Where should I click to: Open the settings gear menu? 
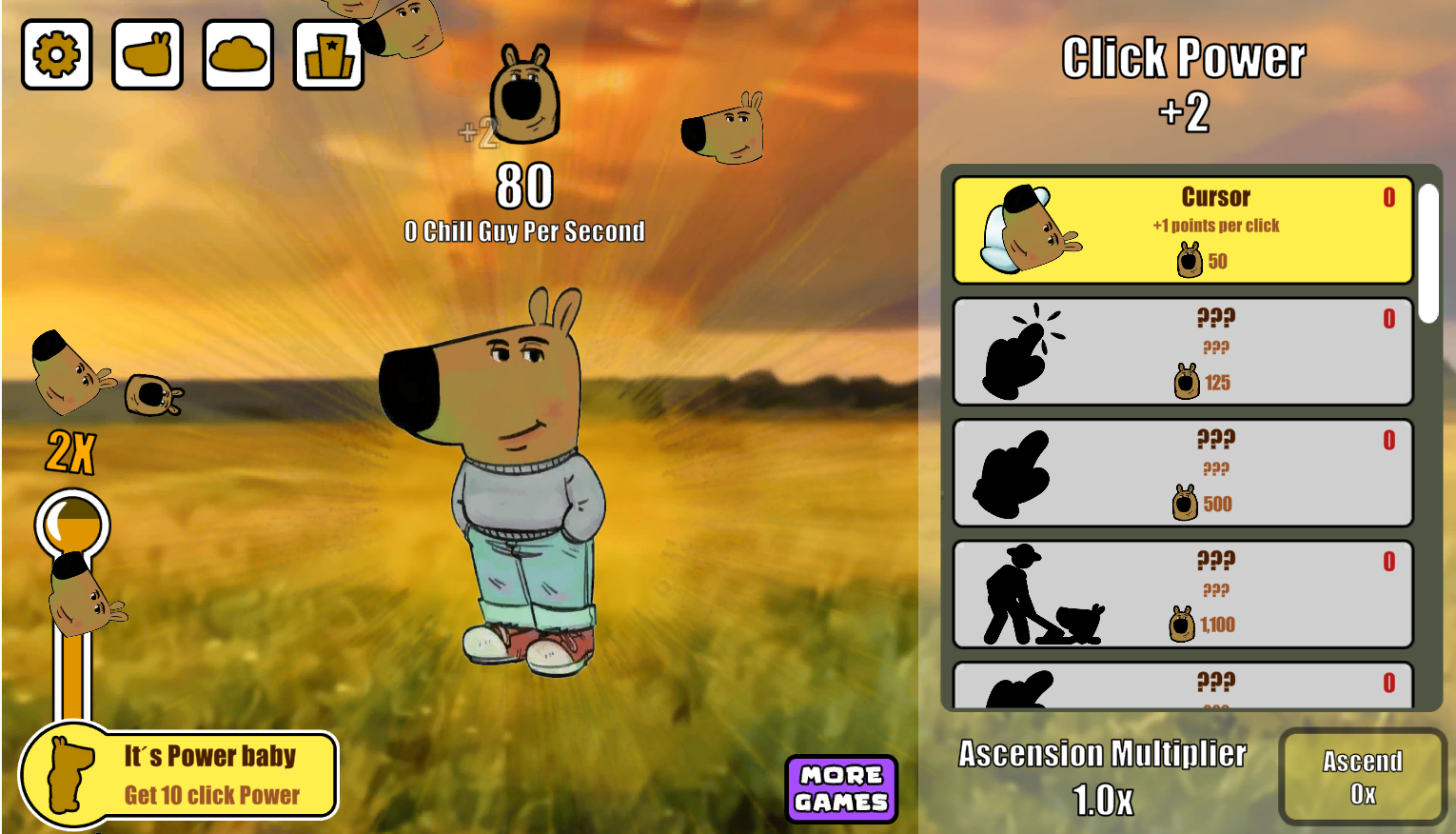coord(56,55)
